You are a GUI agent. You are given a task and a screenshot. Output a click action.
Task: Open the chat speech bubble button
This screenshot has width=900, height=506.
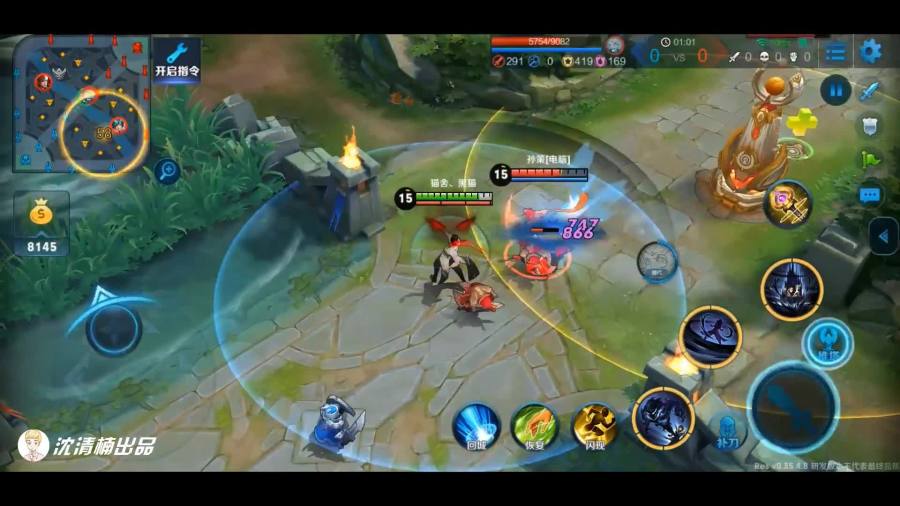coord(870,194)
